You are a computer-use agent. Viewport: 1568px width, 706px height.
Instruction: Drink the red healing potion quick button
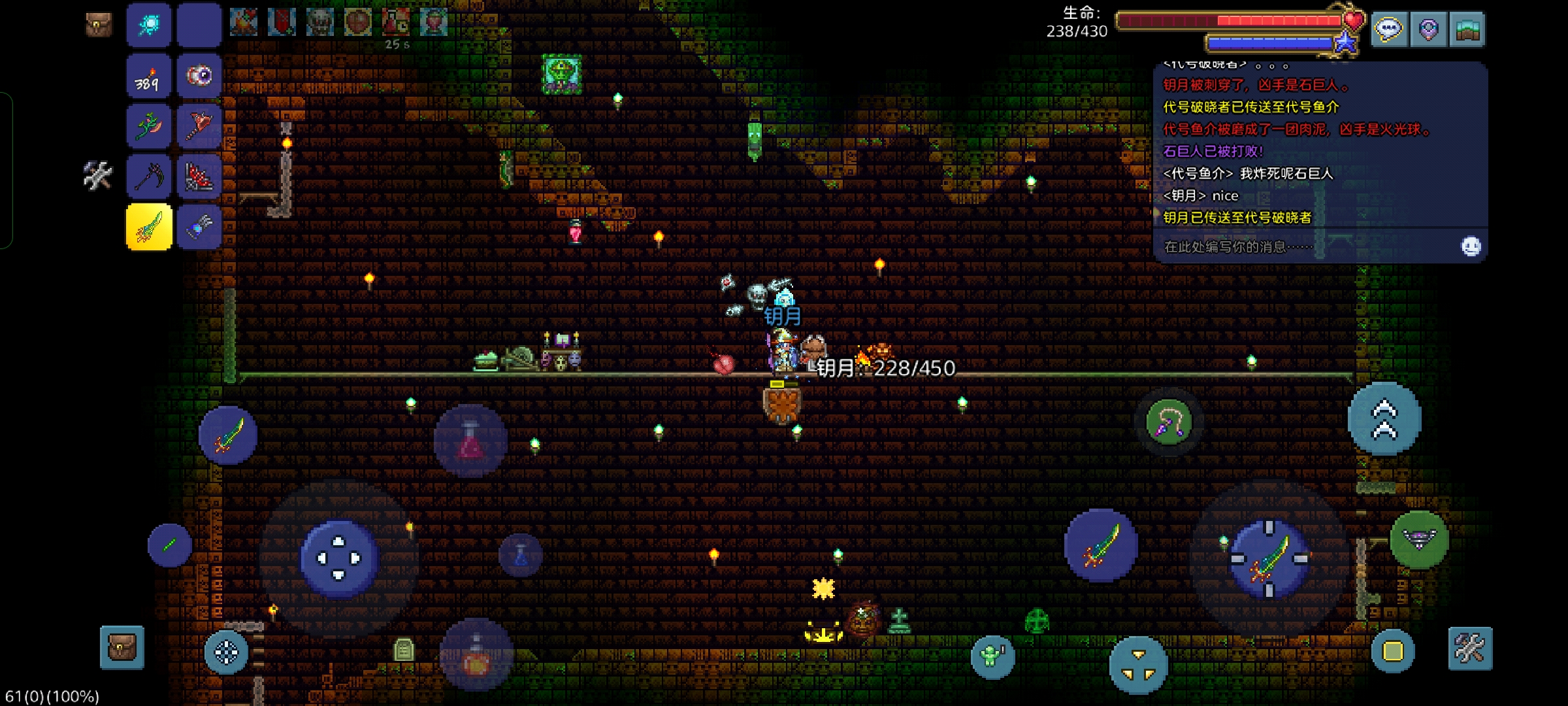point(470,441)
